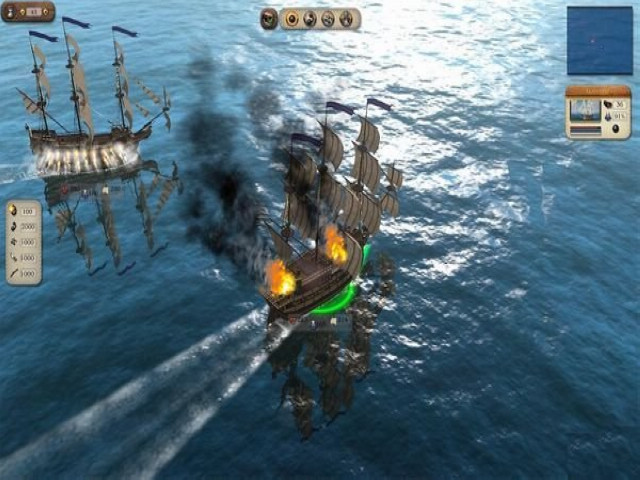Choose the gold-ringed first toolbar icon

pos(292,18)
